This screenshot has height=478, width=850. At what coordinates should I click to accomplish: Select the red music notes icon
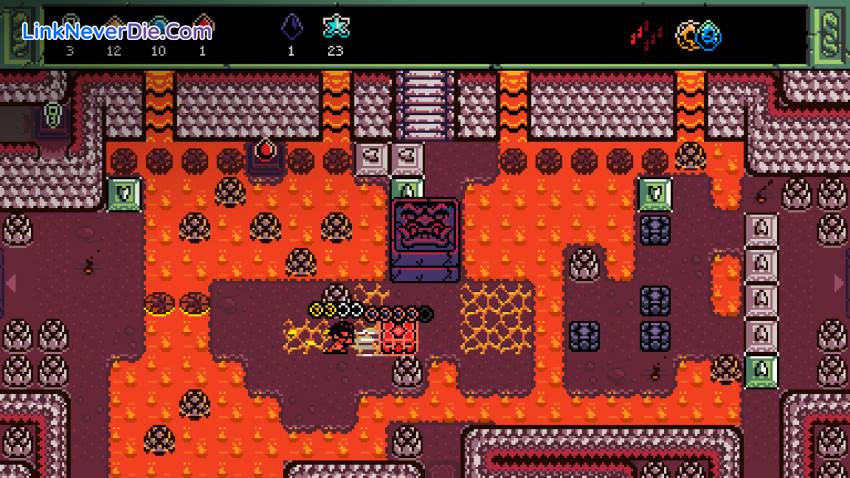[x=646, y=35]
